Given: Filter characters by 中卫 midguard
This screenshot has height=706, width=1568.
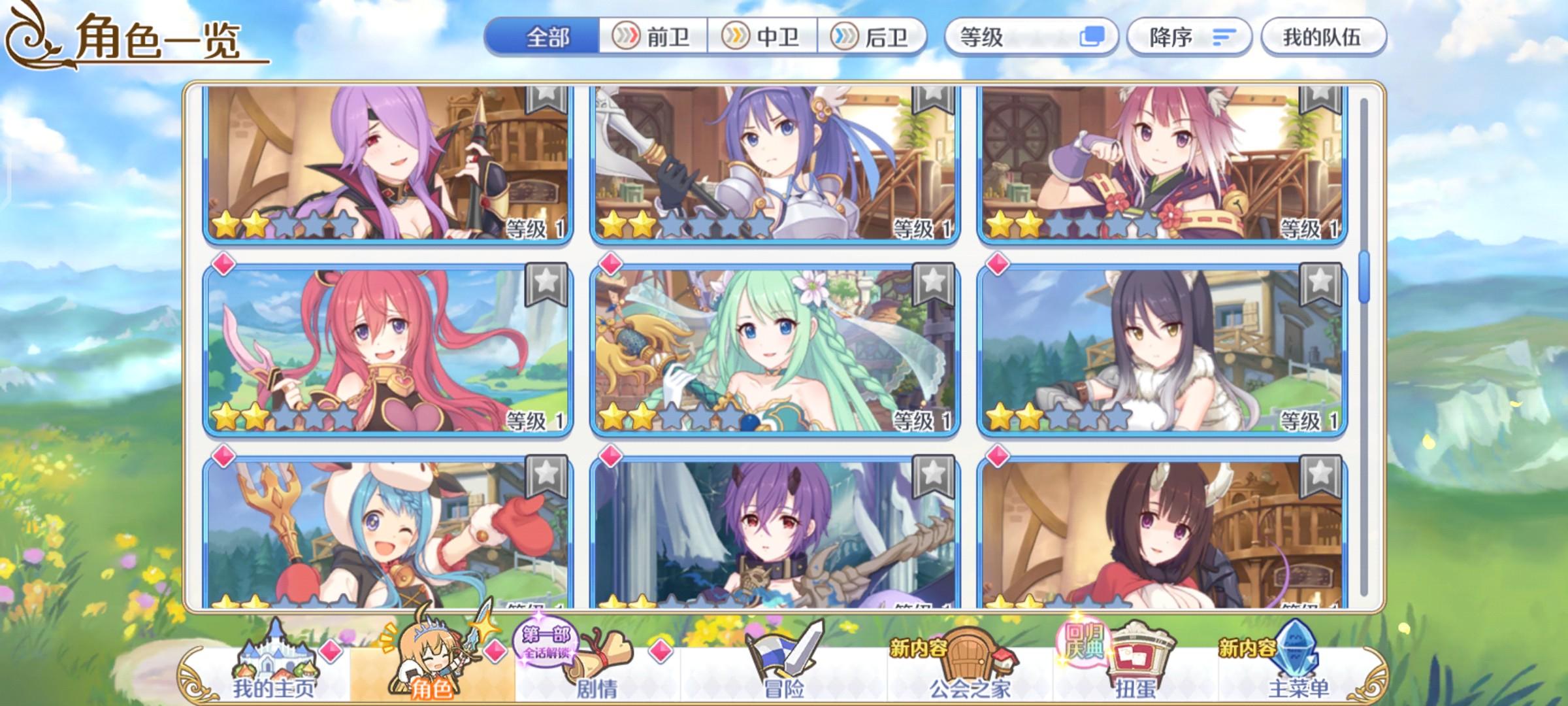Looking at the screenshot, I should [x=762, y=37].
